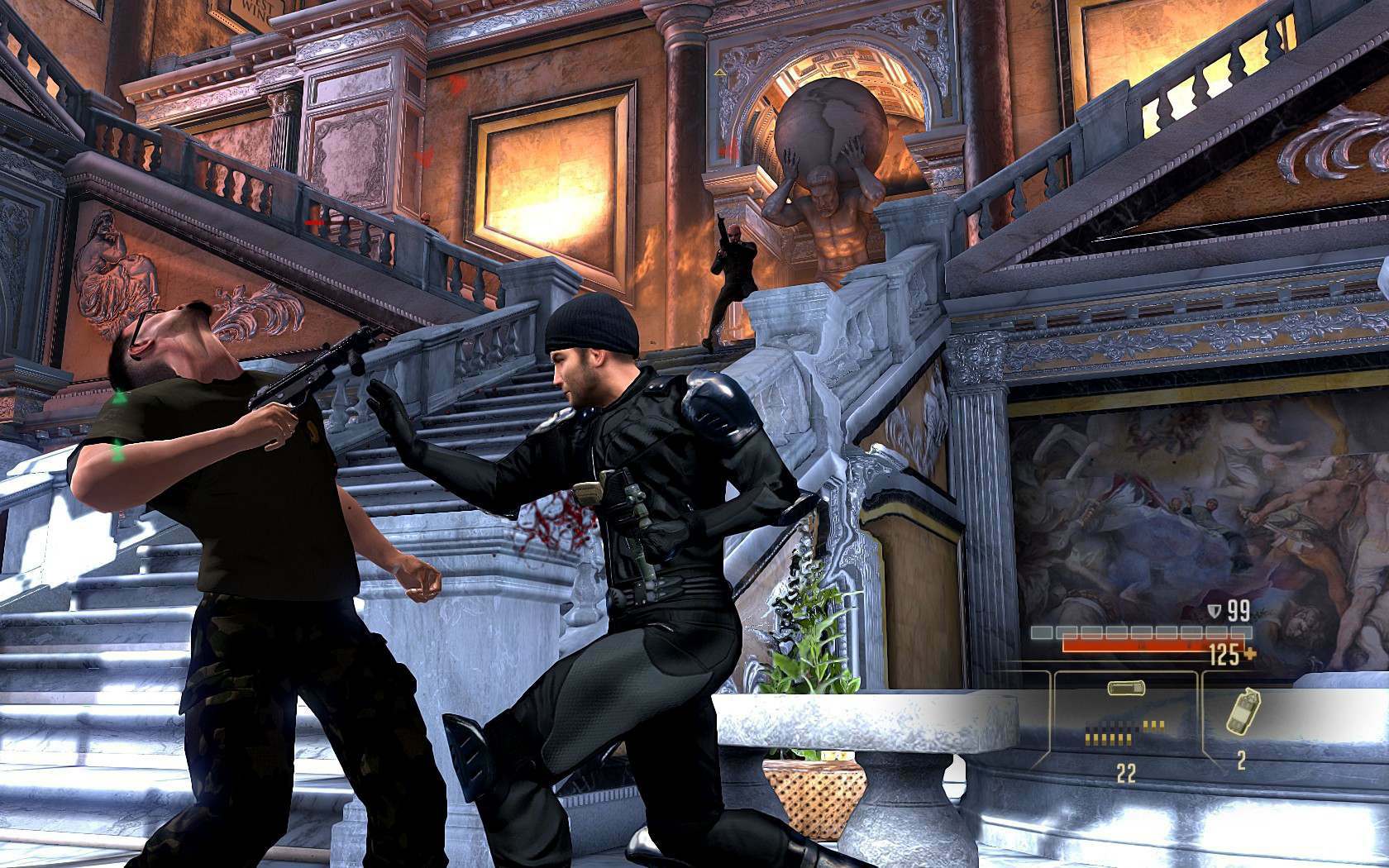
Task: Click the segmented armor gauge above the health bar
Action: pyautogui.click(x=1141, y=632)
